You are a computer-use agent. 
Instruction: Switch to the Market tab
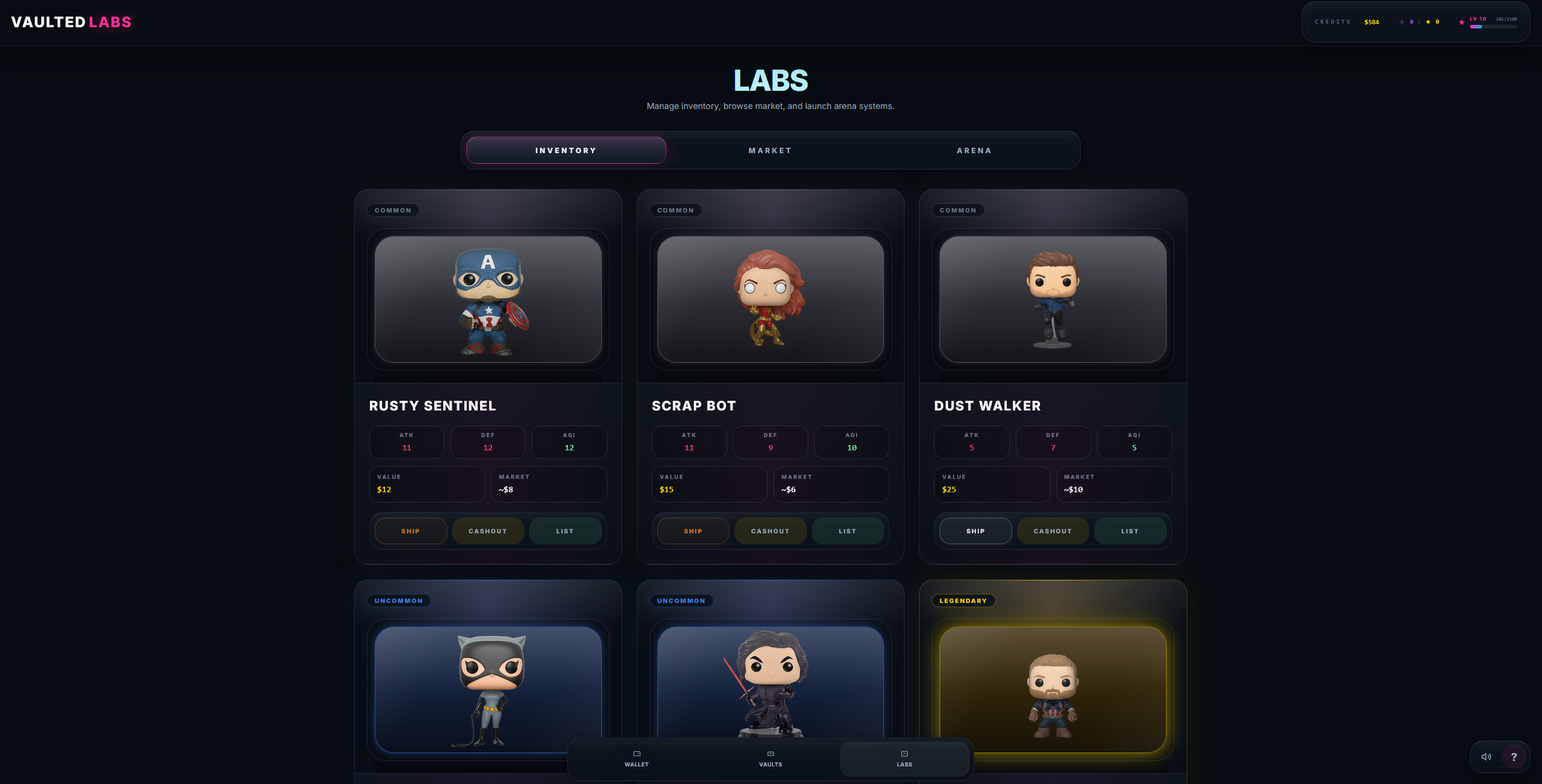pos(769,150)
